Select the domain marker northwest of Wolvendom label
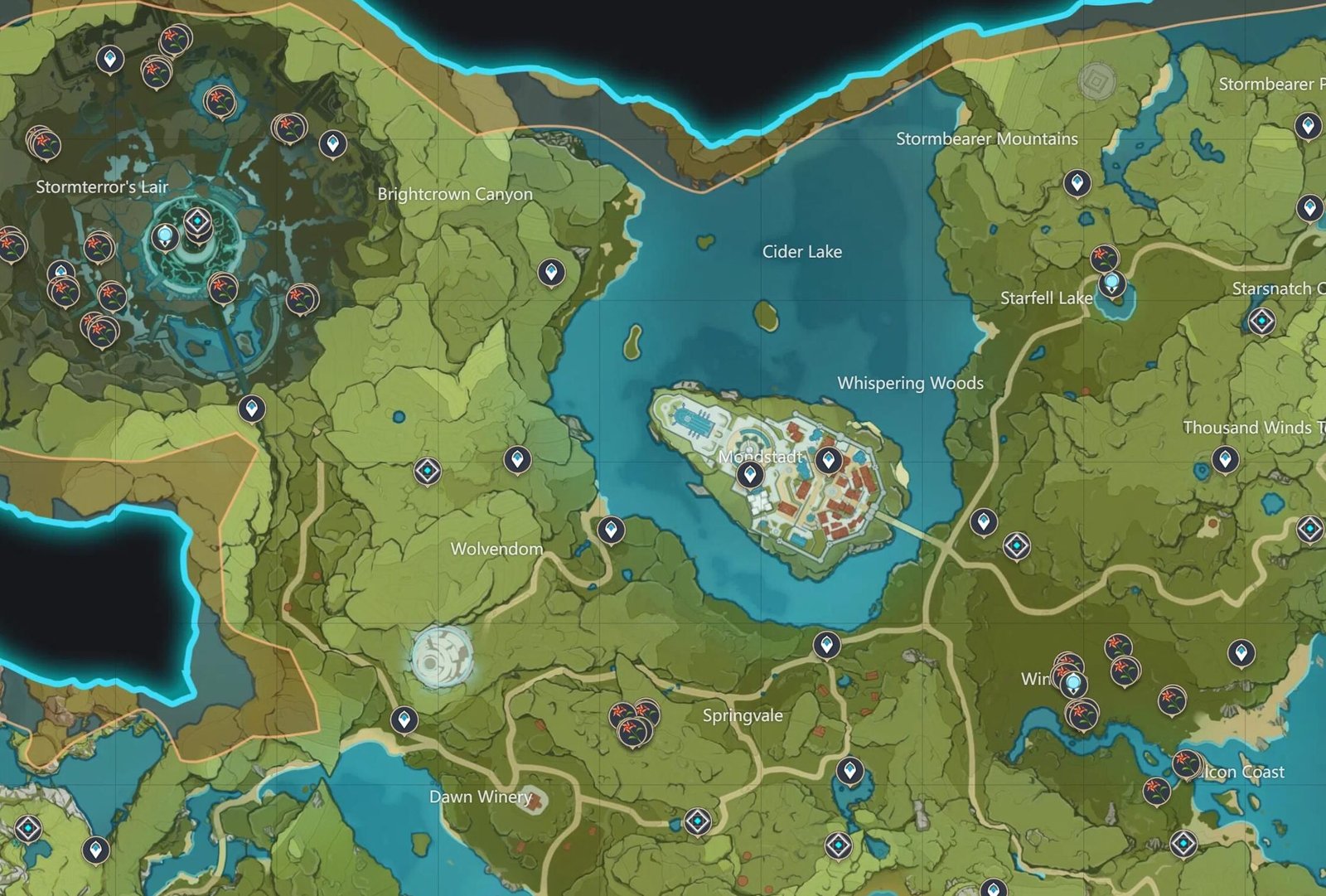1326x896 pixels. click(428, 471)
